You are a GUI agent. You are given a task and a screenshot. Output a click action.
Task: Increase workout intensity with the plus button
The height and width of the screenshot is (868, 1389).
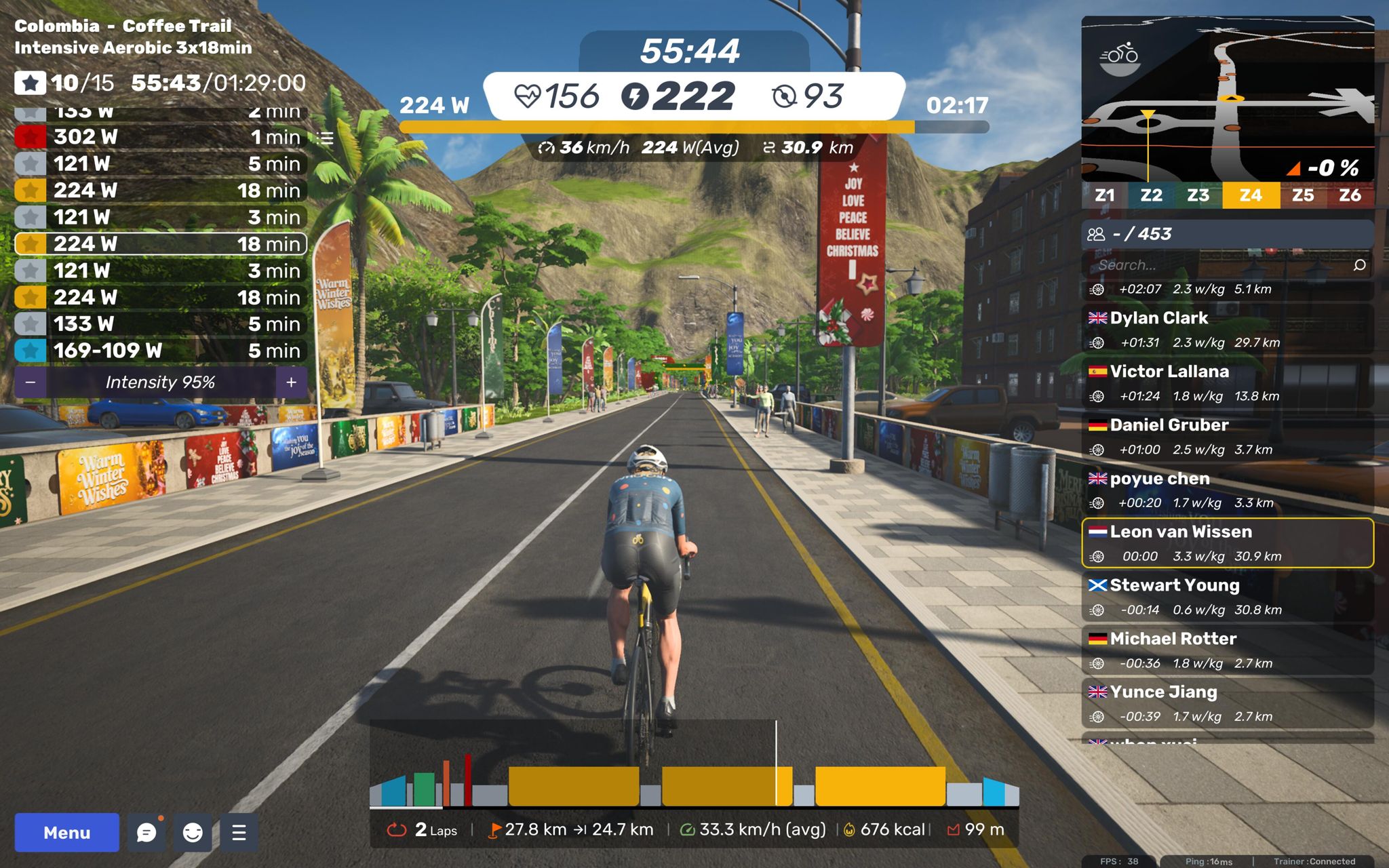point(292,382)
